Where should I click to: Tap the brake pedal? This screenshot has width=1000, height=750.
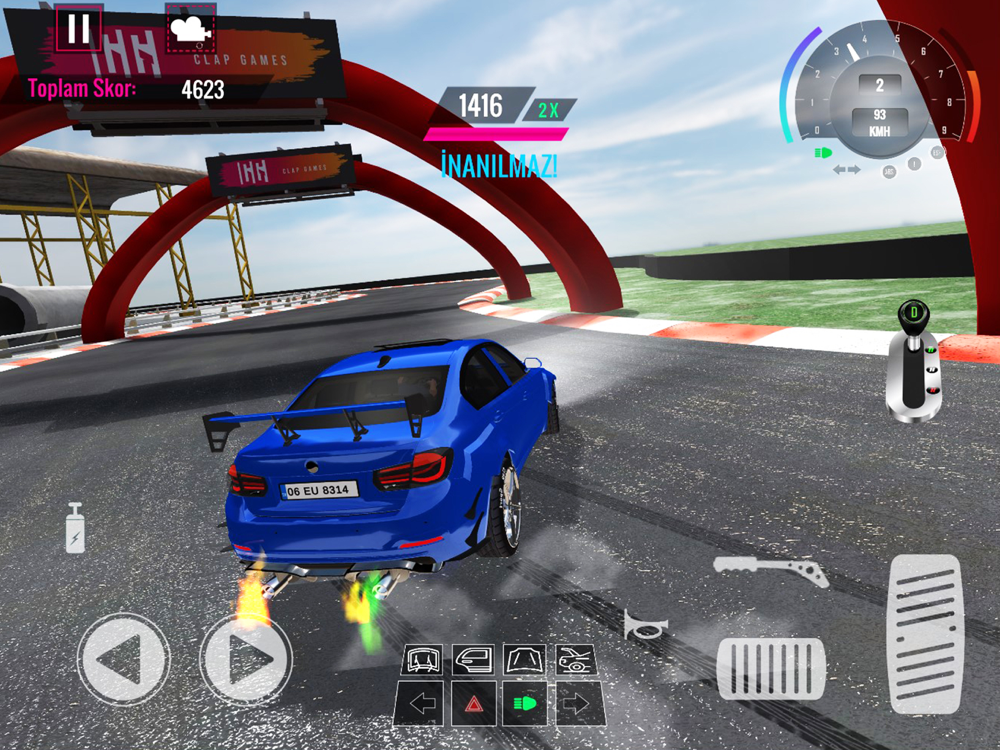point(771,668)
